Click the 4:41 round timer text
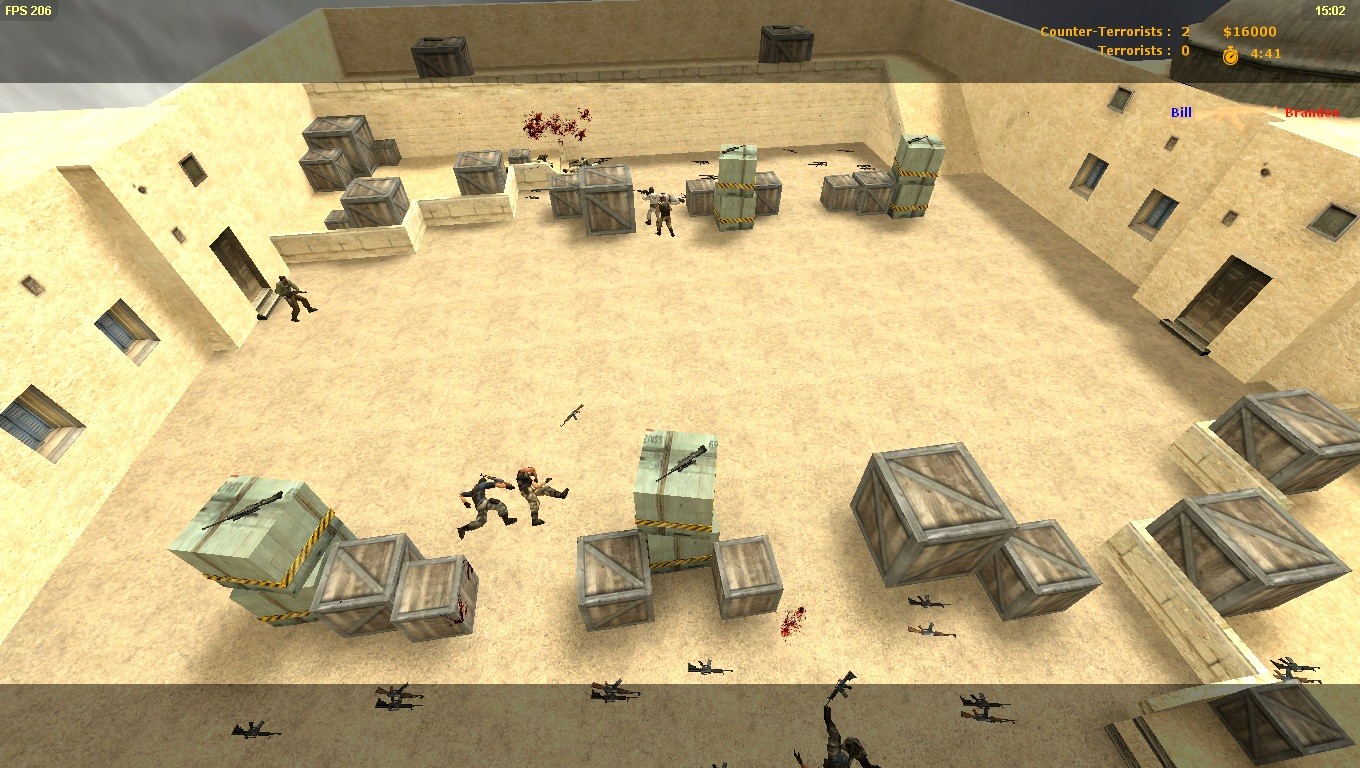The image size is (1360, 768). (x=1265, y=51)
